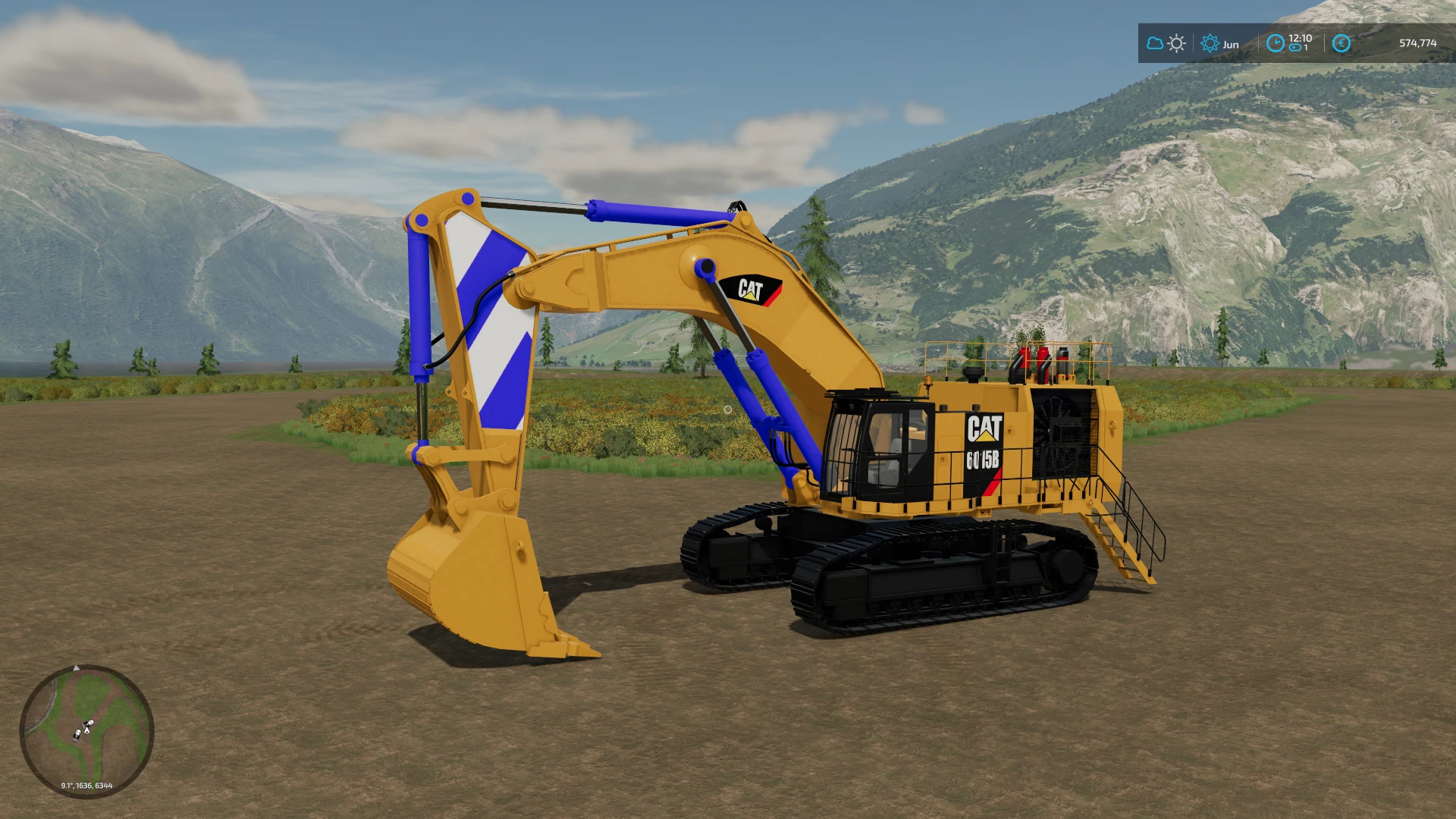Open the circular minimap
The image size is (1456, 819).
coord(86,730)
